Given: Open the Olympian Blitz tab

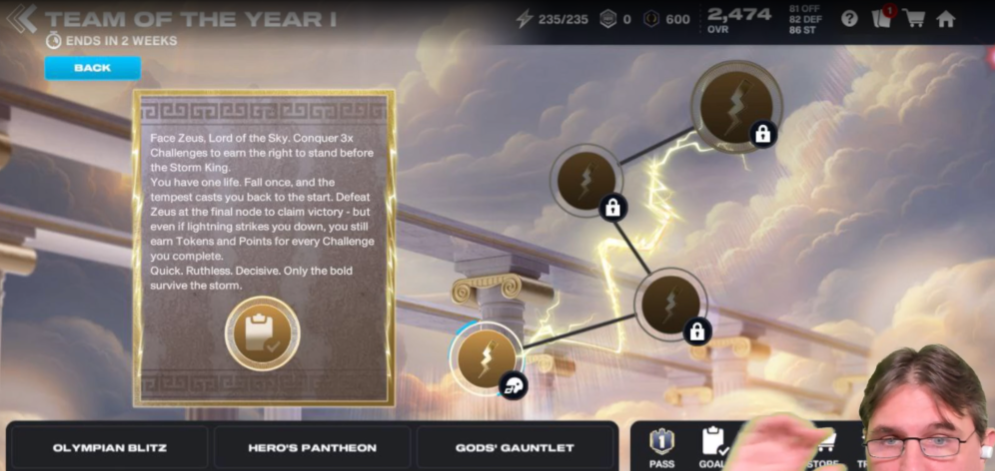Looking at the screenshot, I should coord(108,447).
